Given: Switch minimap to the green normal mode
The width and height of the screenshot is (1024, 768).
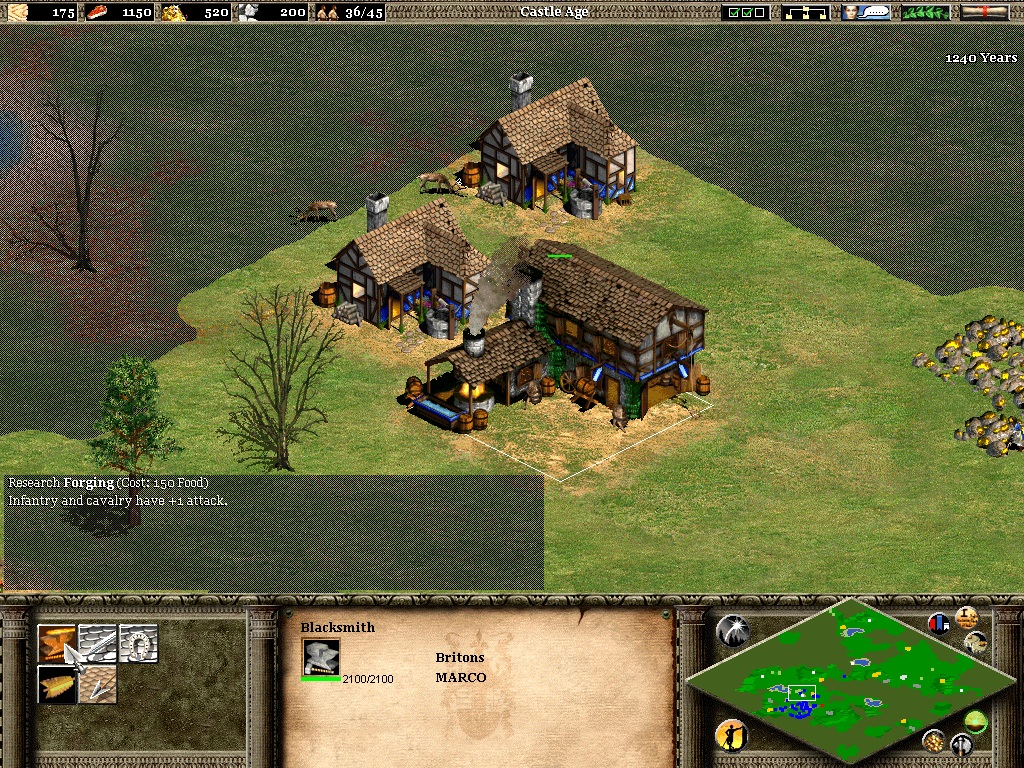Looking at the screenshot, I should [975, 719].
